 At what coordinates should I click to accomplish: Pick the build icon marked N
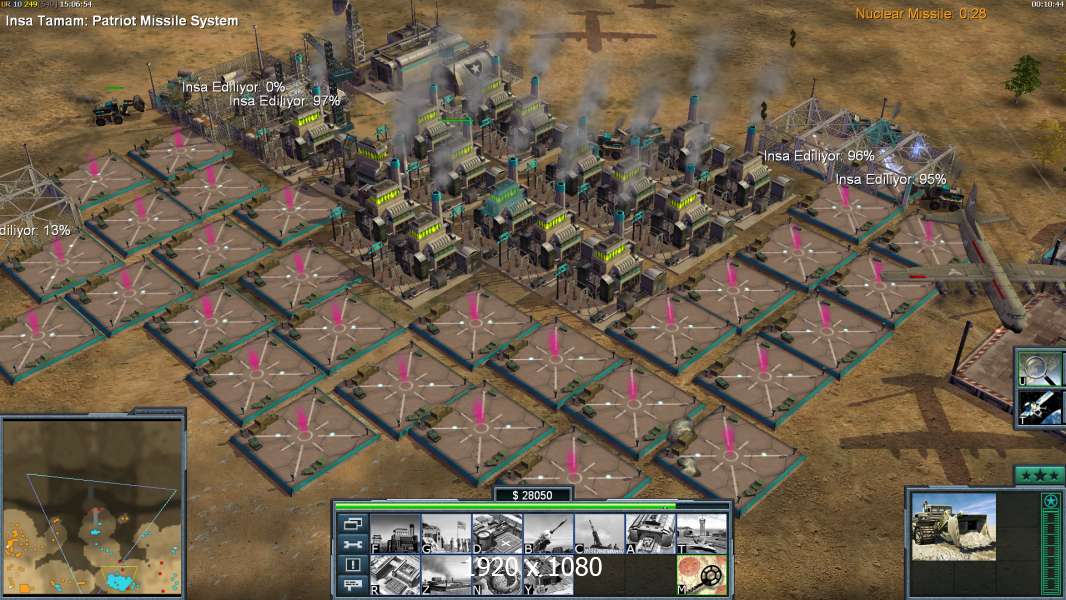pos(496,574)
